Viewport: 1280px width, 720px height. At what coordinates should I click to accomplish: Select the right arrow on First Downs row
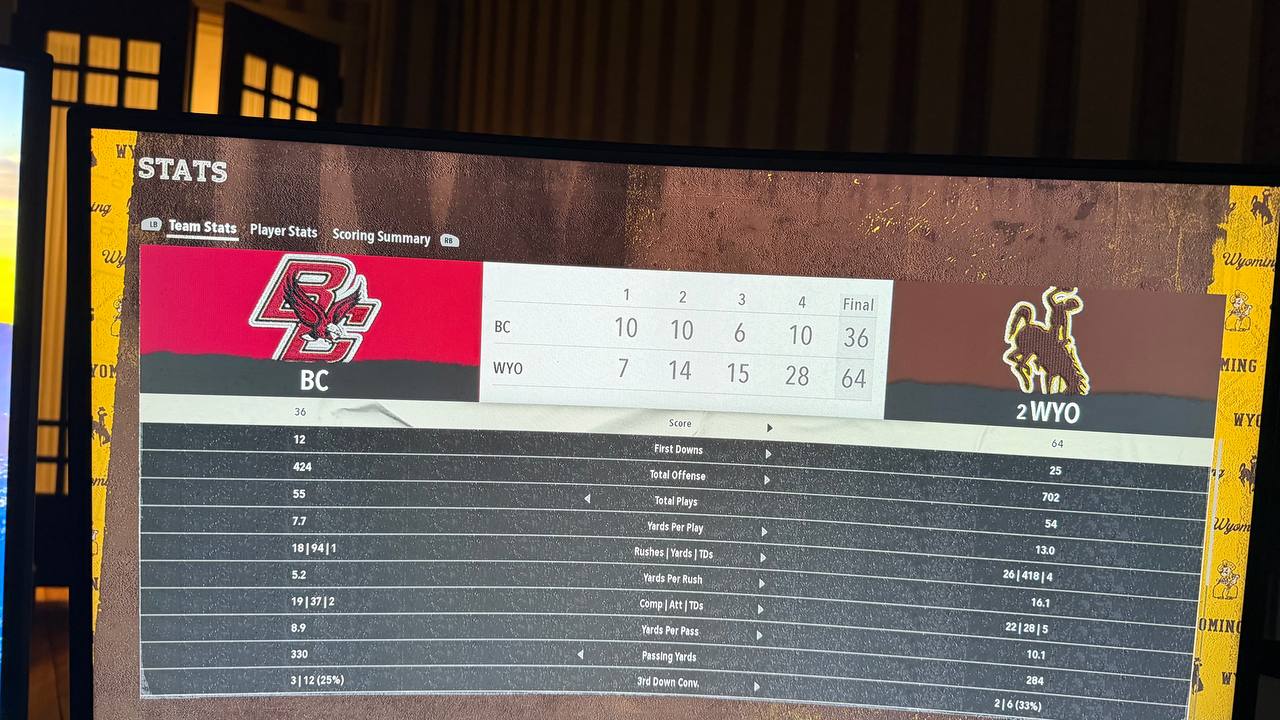pos(769,452)
